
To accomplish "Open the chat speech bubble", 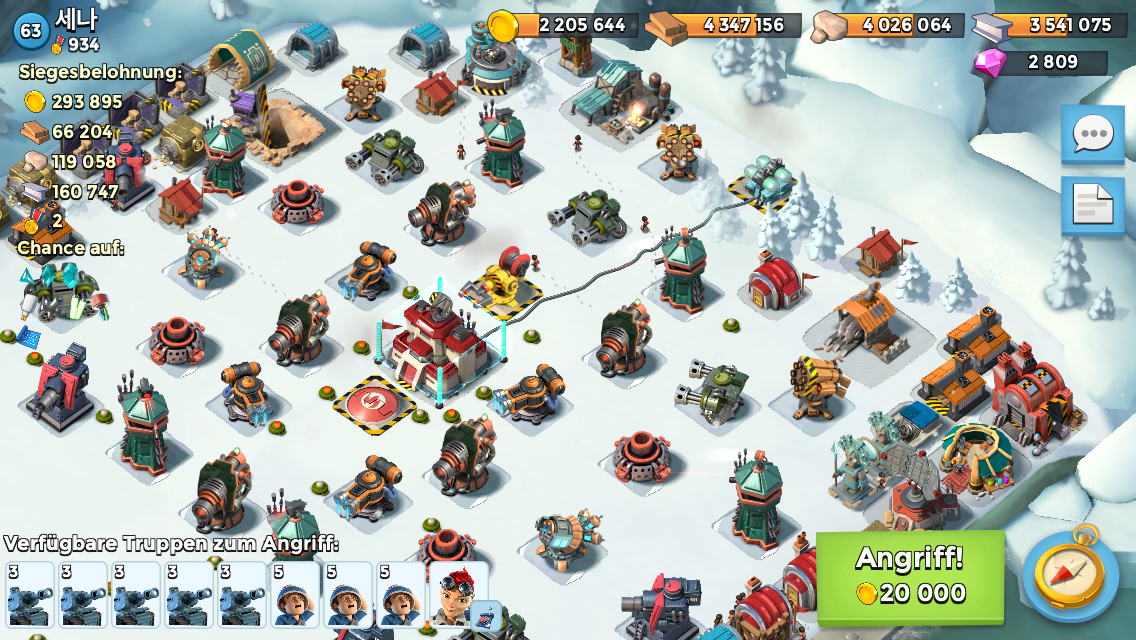I will (1092, 134).
